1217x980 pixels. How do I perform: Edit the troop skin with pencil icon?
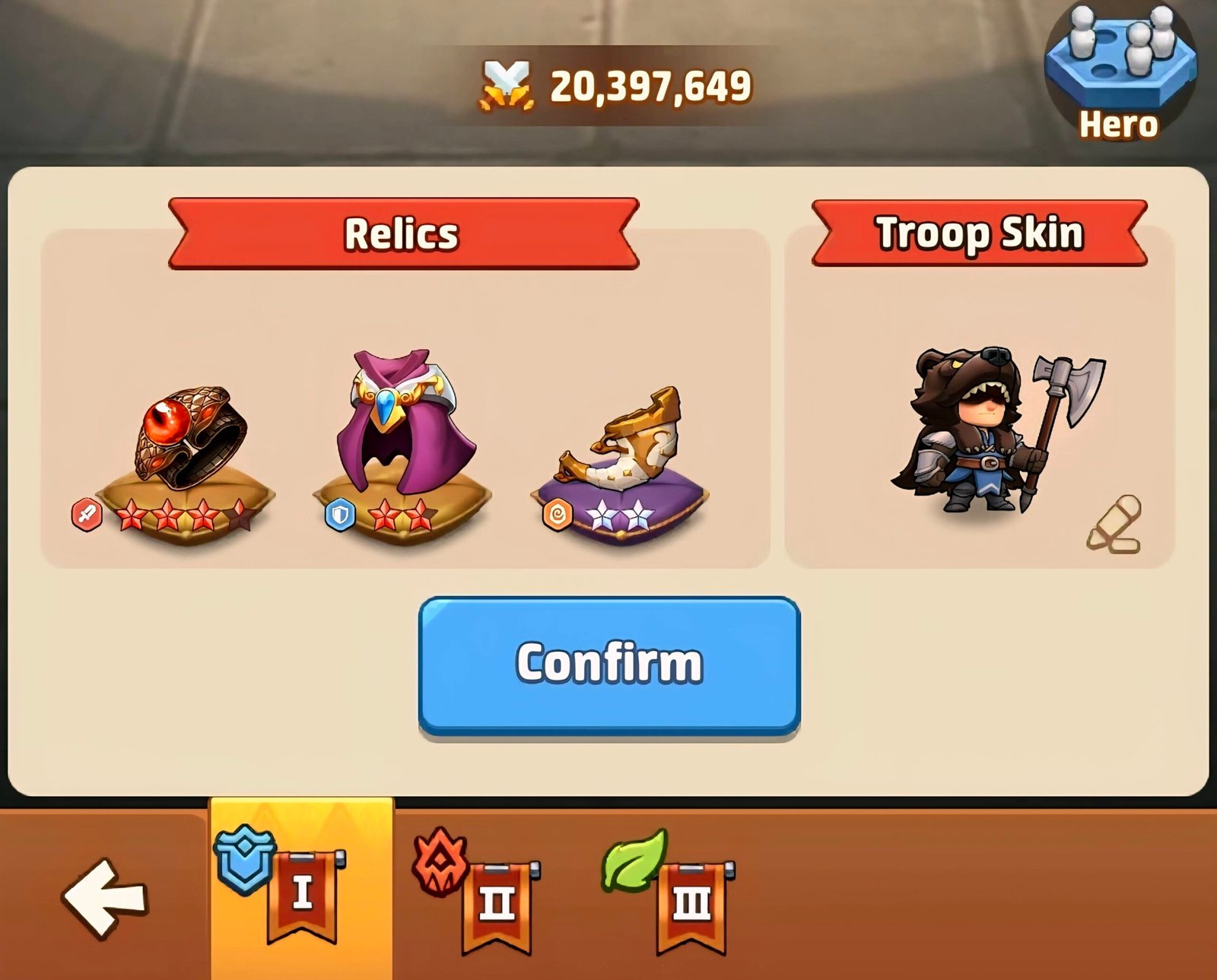[1115, 525]
